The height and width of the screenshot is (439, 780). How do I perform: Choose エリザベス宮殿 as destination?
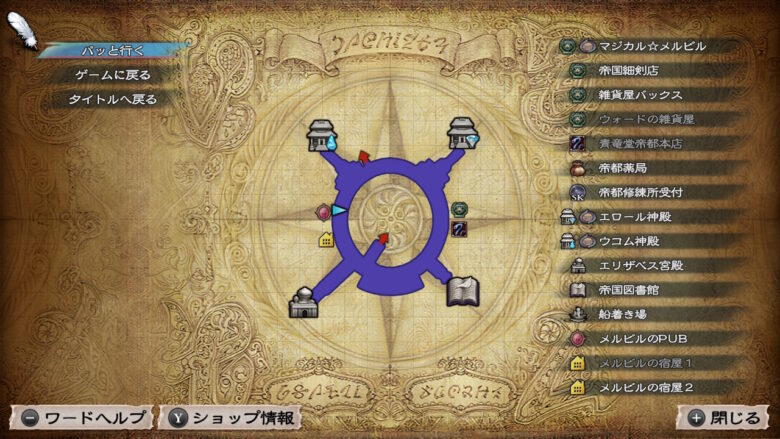[640, 266]
